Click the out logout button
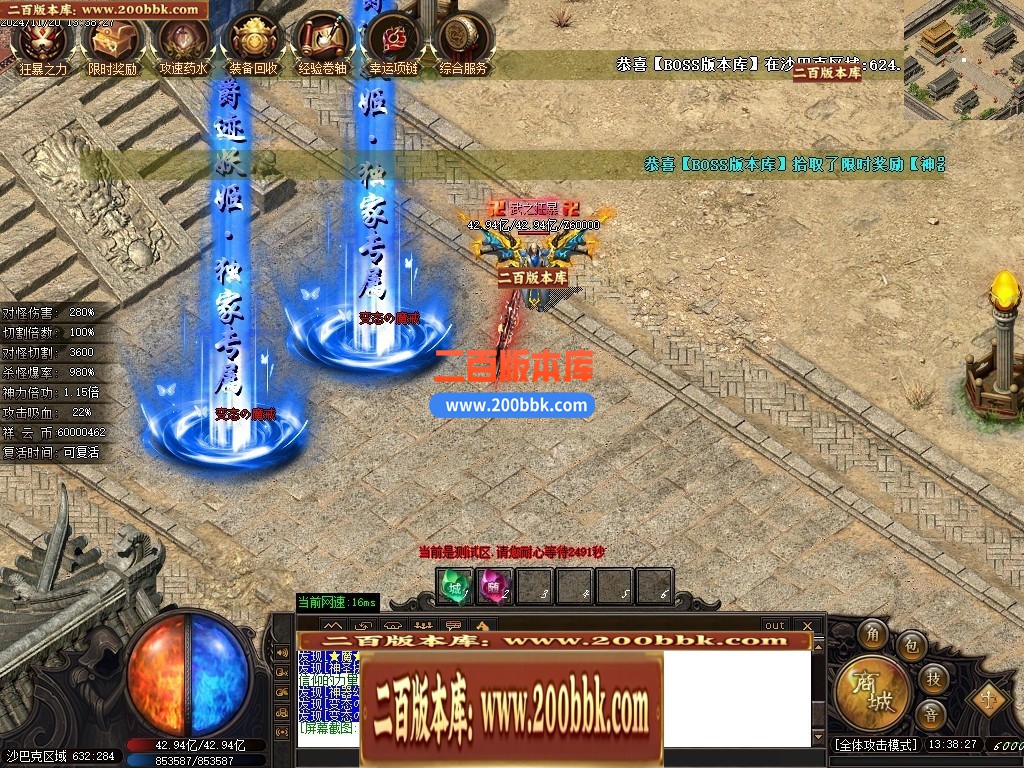Screen dimensions: 1024x768 (775, 626)
